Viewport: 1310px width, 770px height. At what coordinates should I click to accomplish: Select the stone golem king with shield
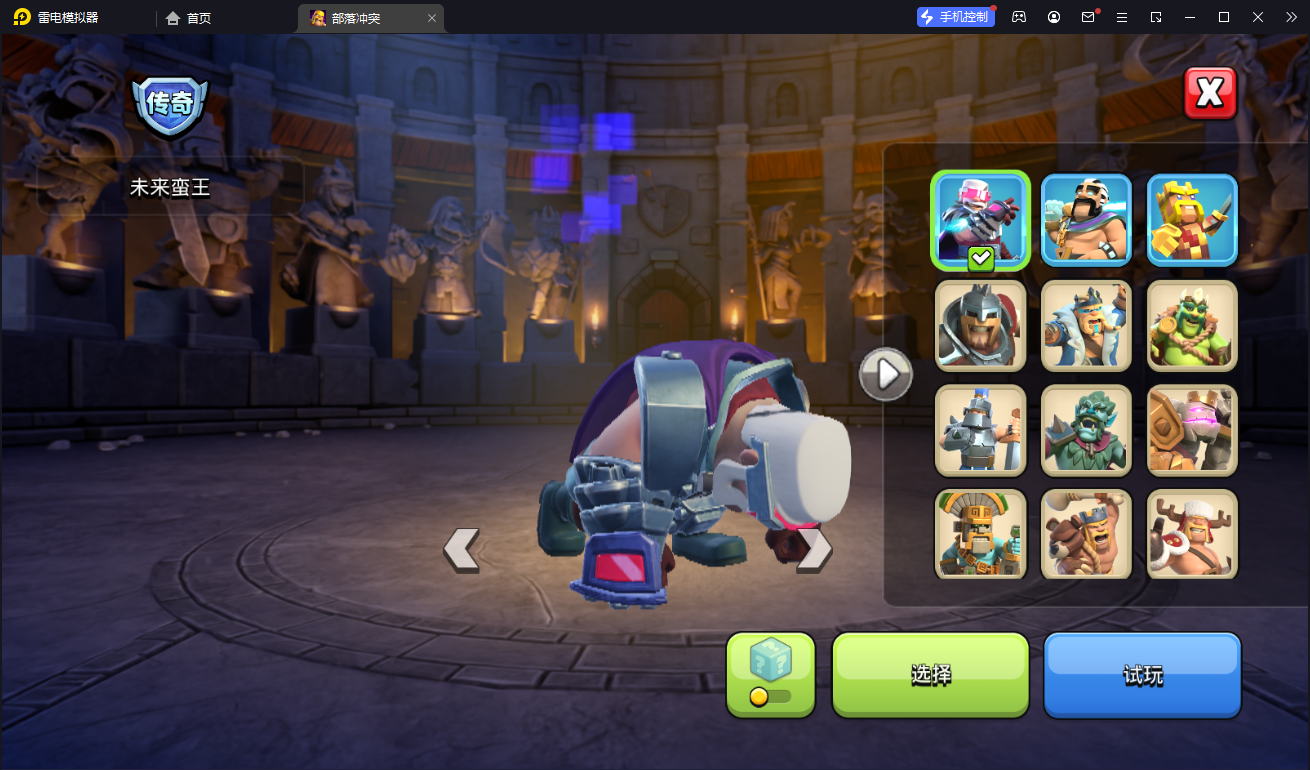(1192, 430)
